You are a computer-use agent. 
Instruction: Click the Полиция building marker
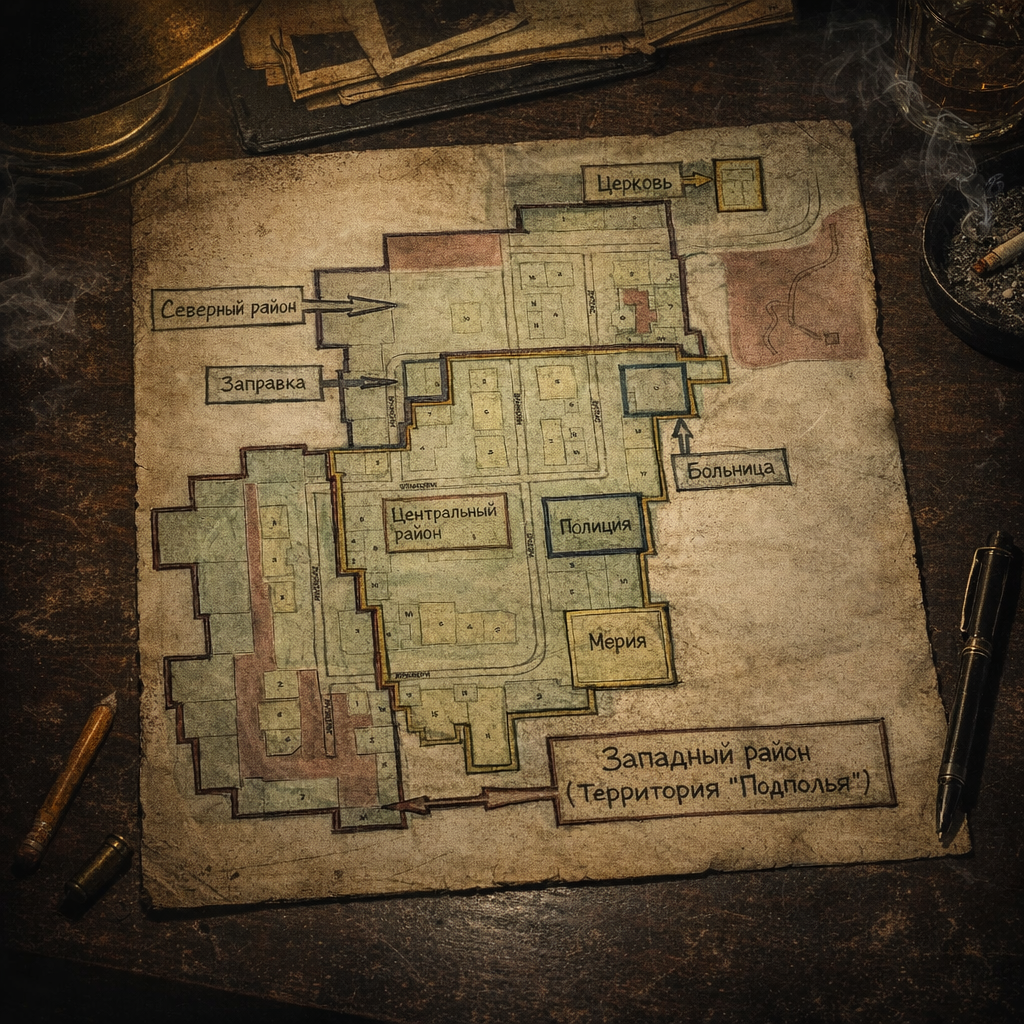[595, 525]
